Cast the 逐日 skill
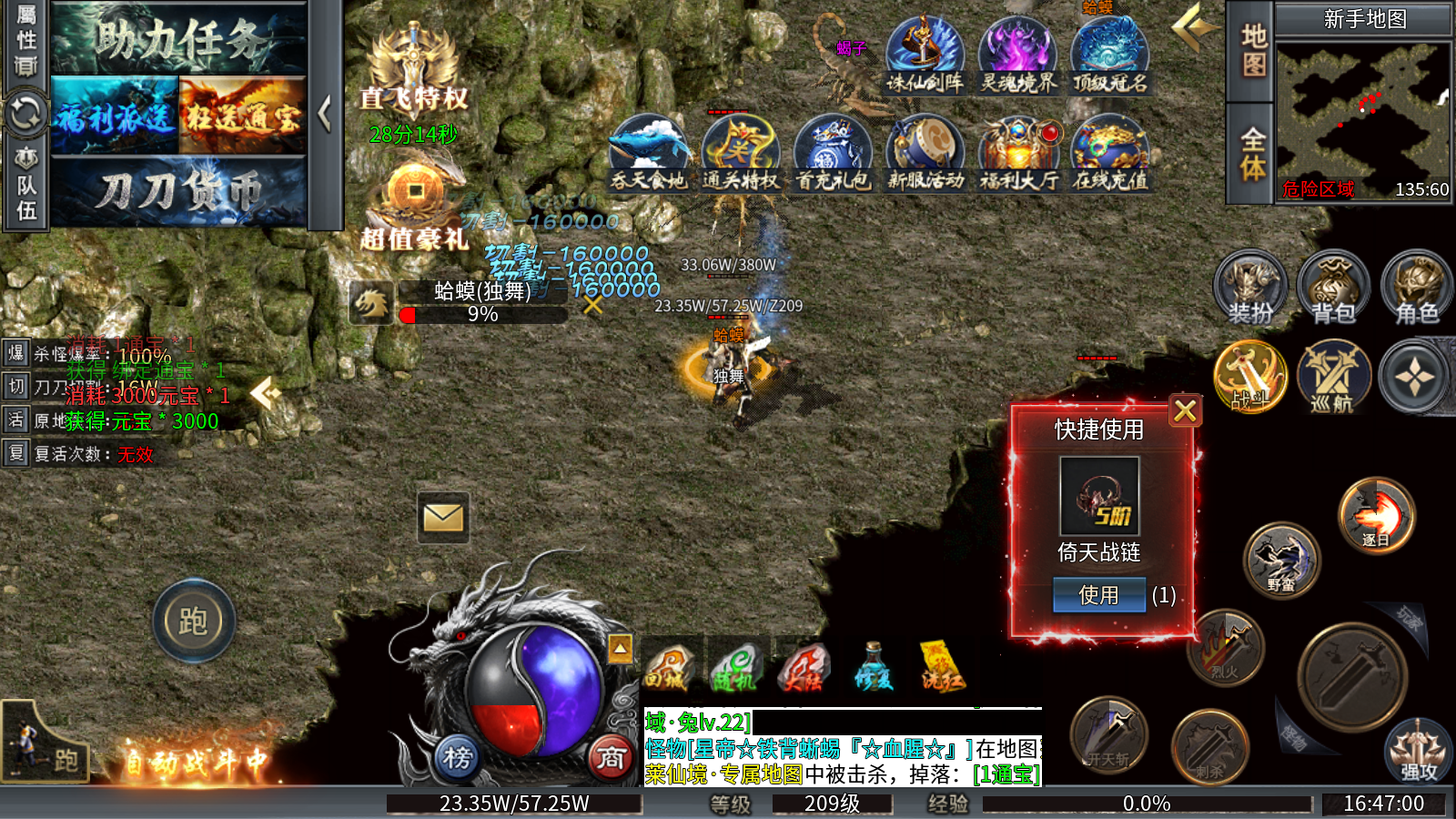The width and height of the screenshot is (1456, 819). pos(1376,516)
